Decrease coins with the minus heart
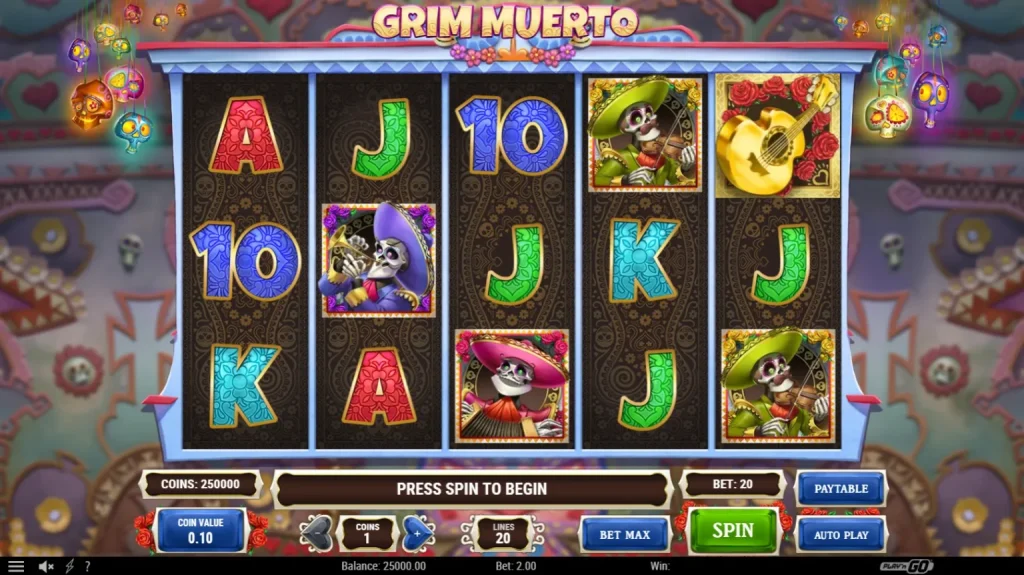Screen dimensions: 1024x575 click(317, 533)
